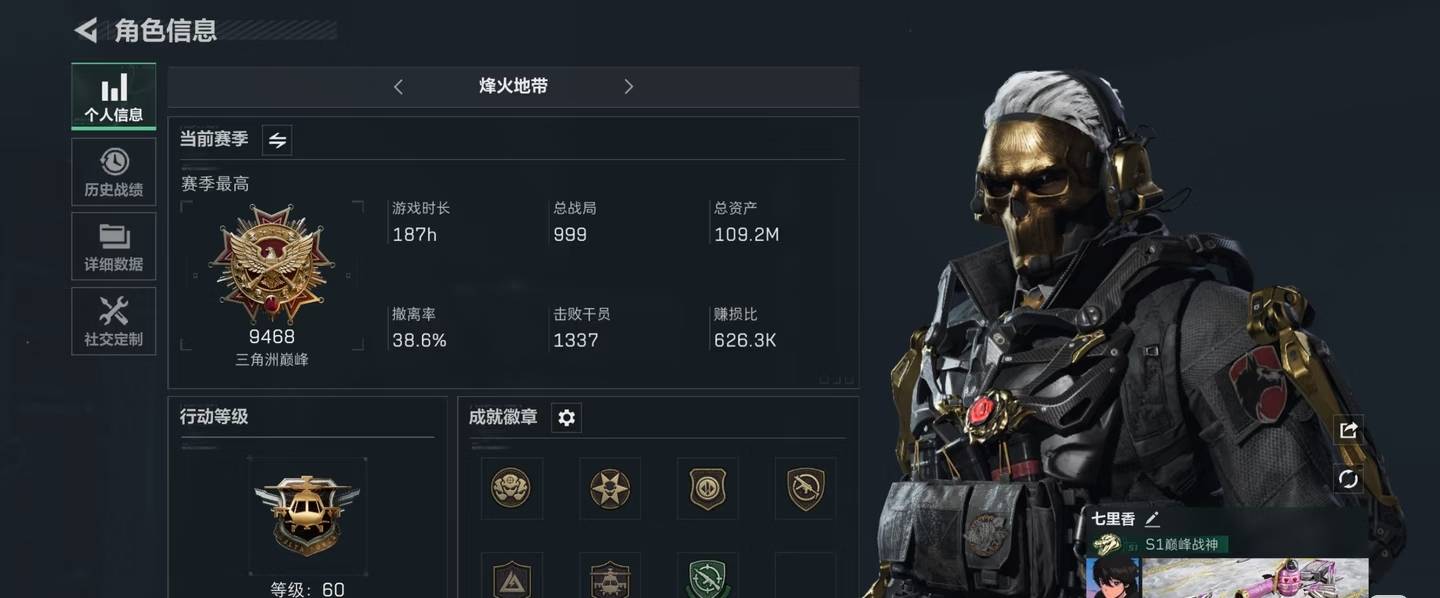Edit the player name 七里香
Image resolution: width=1440 pixels, height=598 pixels.
[1152, 519]
